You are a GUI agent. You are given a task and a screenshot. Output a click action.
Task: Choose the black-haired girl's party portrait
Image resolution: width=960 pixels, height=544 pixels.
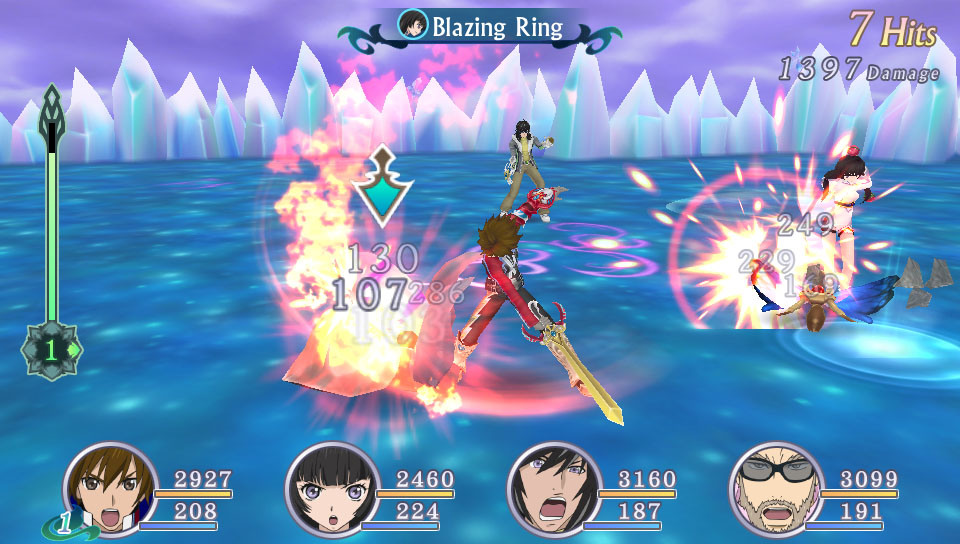(333, 490)
